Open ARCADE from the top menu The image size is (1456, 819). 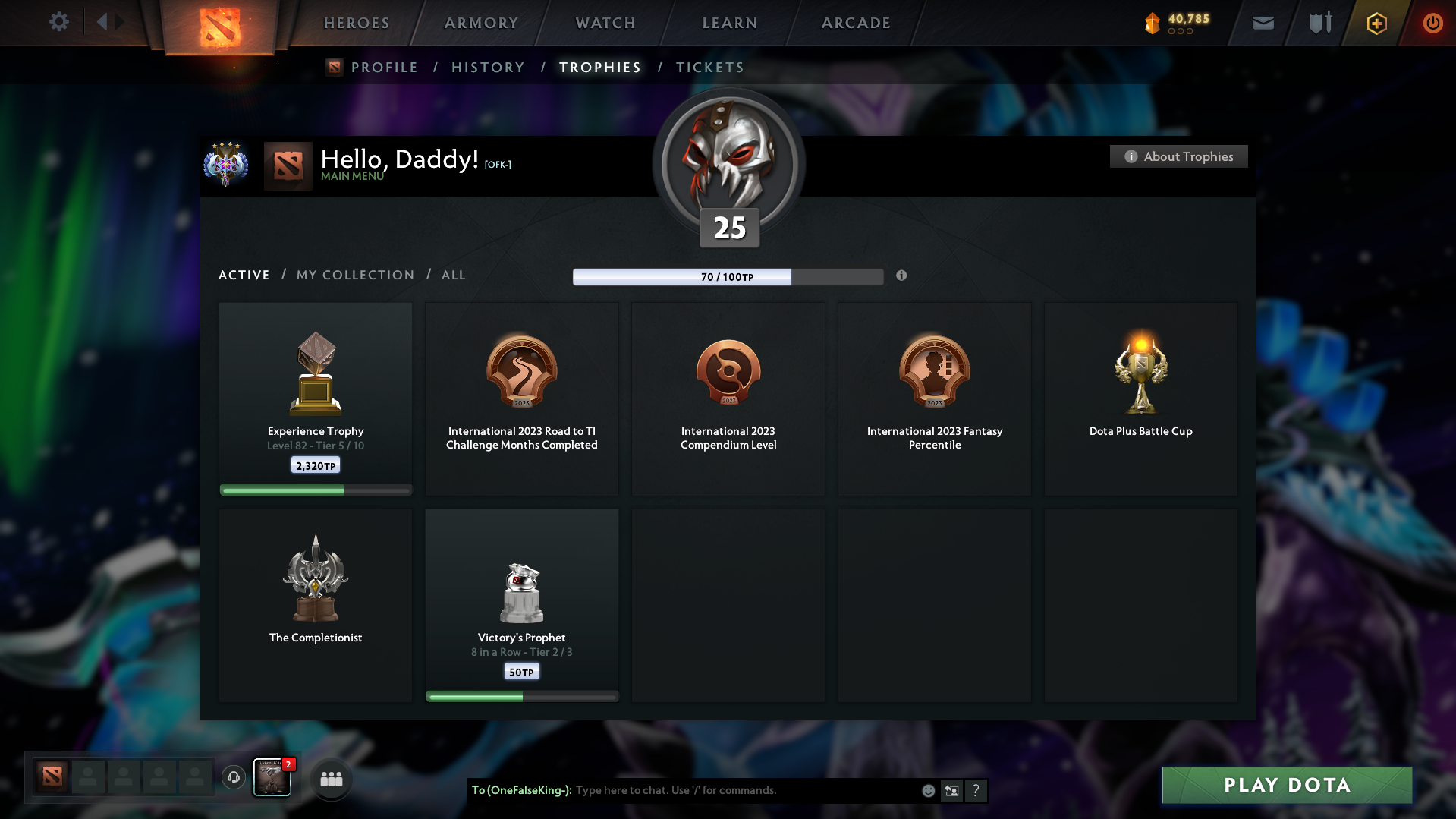point(856,23)
